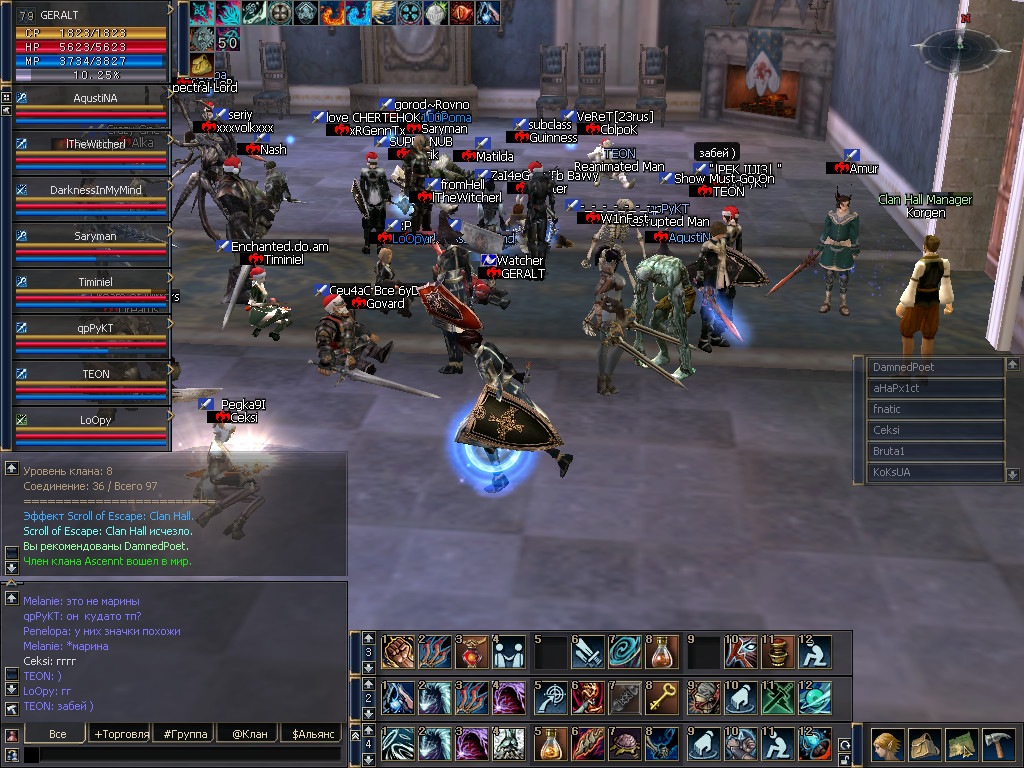Select DamnedPoet in the player list
The height and width of the screenshot is (768, 1024).
point(933,367)
